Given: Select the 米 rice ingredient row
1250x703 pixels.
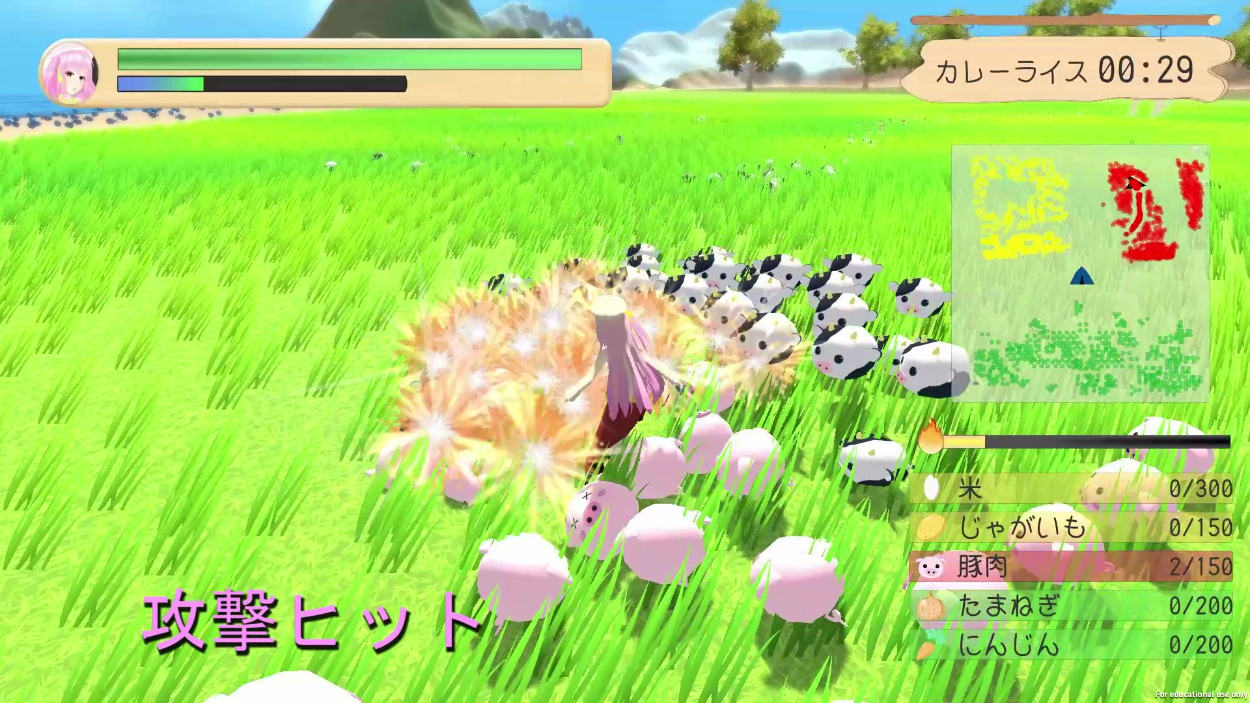Looking at the screenshot, I should [1072, 489].
